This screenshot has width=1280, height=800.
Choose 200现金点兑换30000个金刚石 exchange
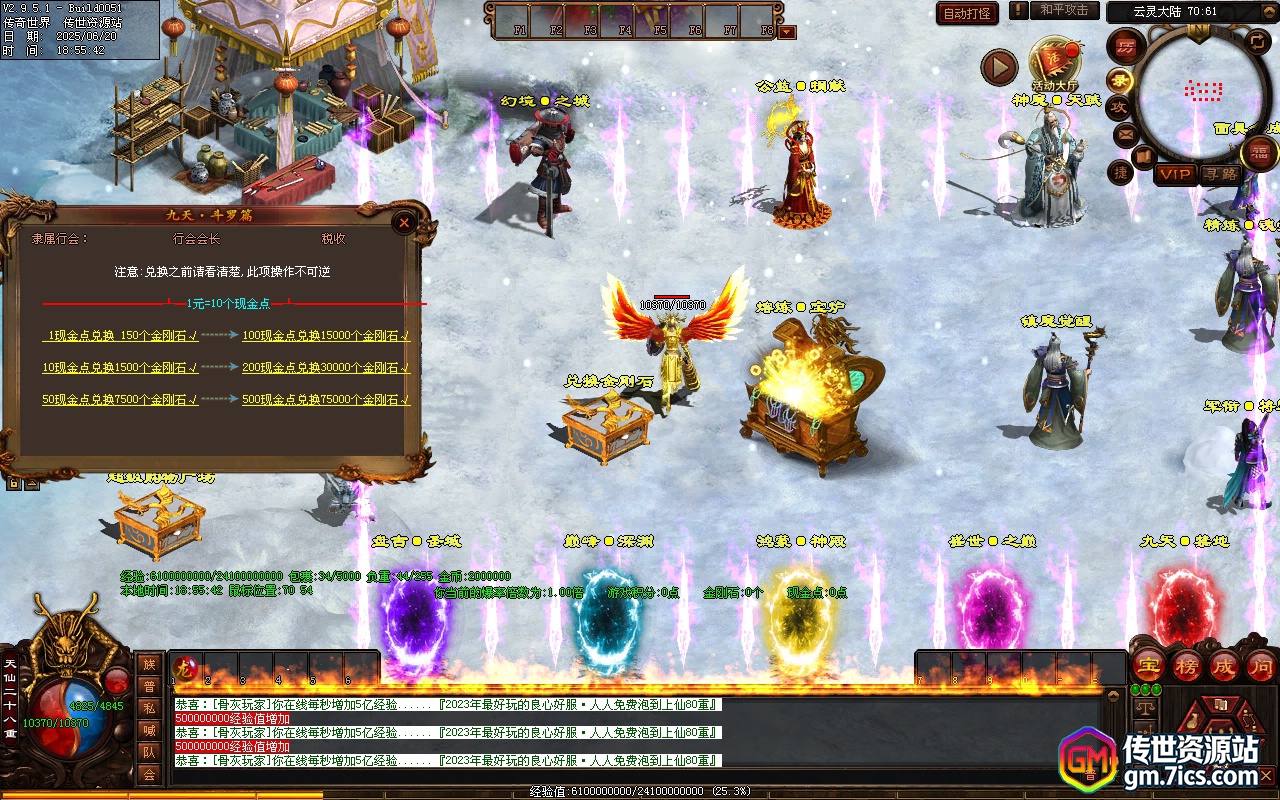pyautogui.click(x=326, y=367)
